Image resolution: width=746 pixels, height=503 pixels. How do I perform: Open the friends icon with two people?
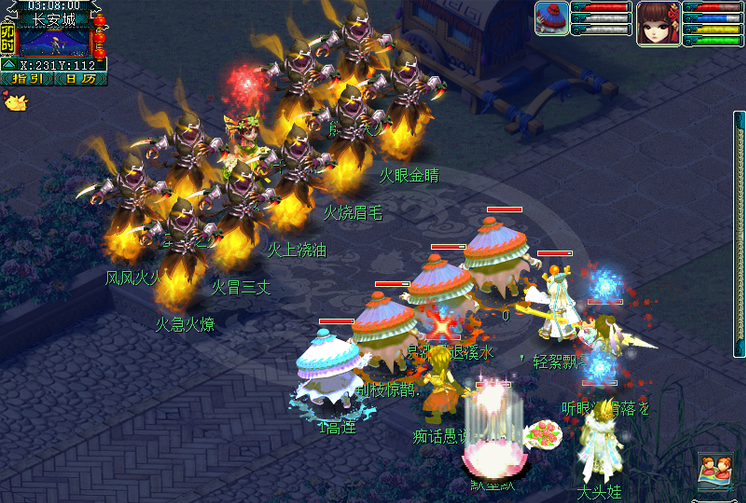714,470
